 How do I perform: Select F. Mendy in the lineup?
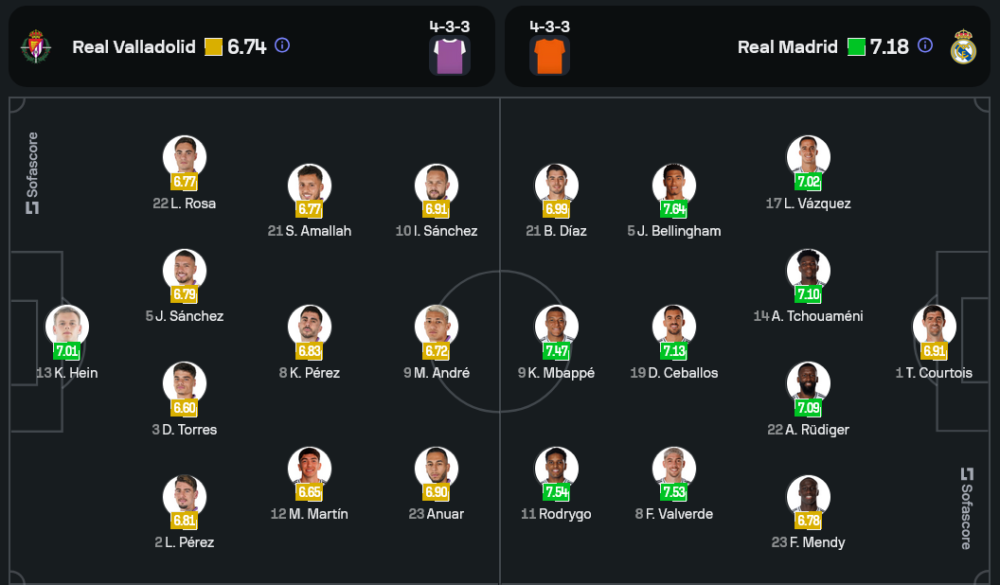(x=808, y=497)
